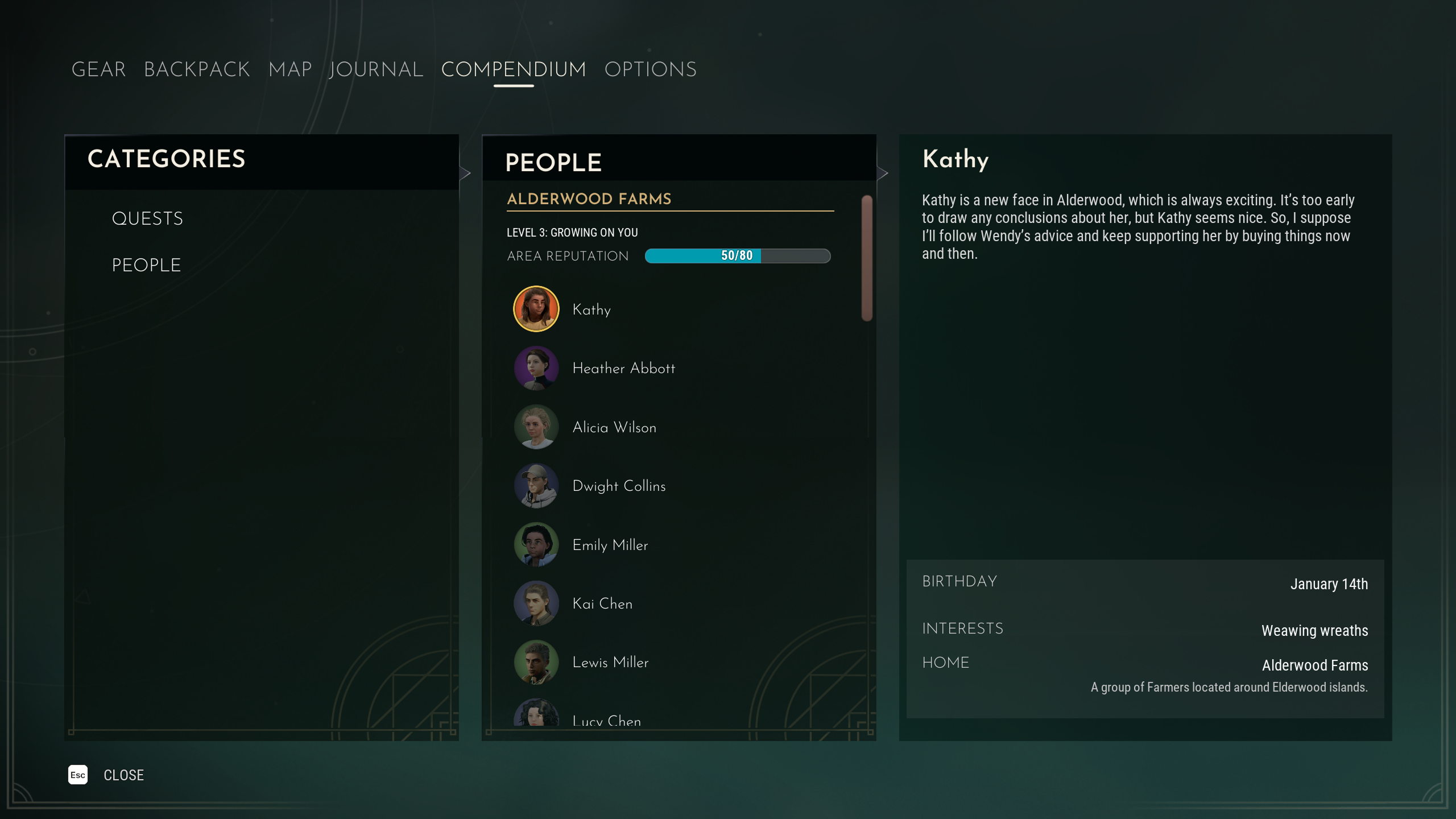Select the People category

tap(146, 265)
